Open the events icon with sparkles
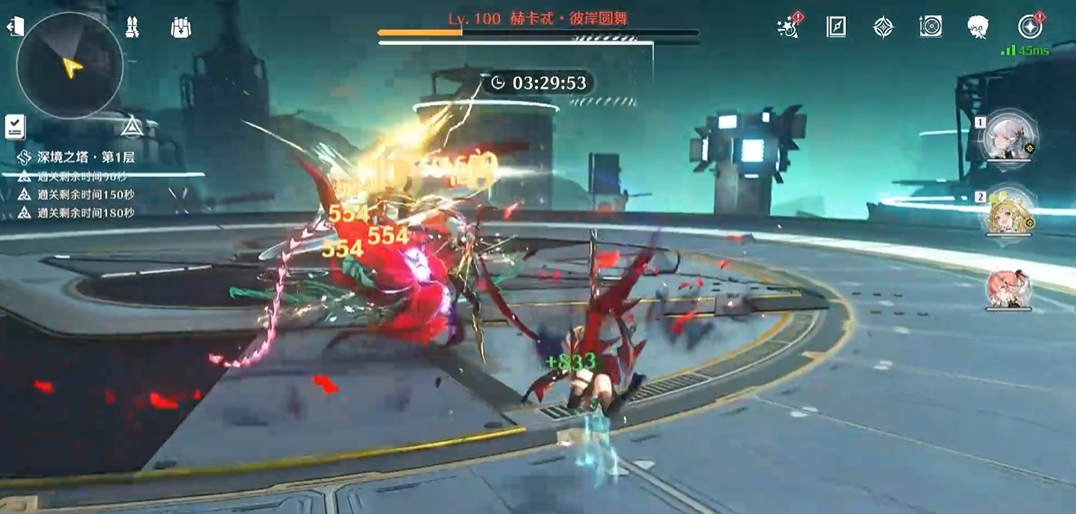 click(789, 27)
